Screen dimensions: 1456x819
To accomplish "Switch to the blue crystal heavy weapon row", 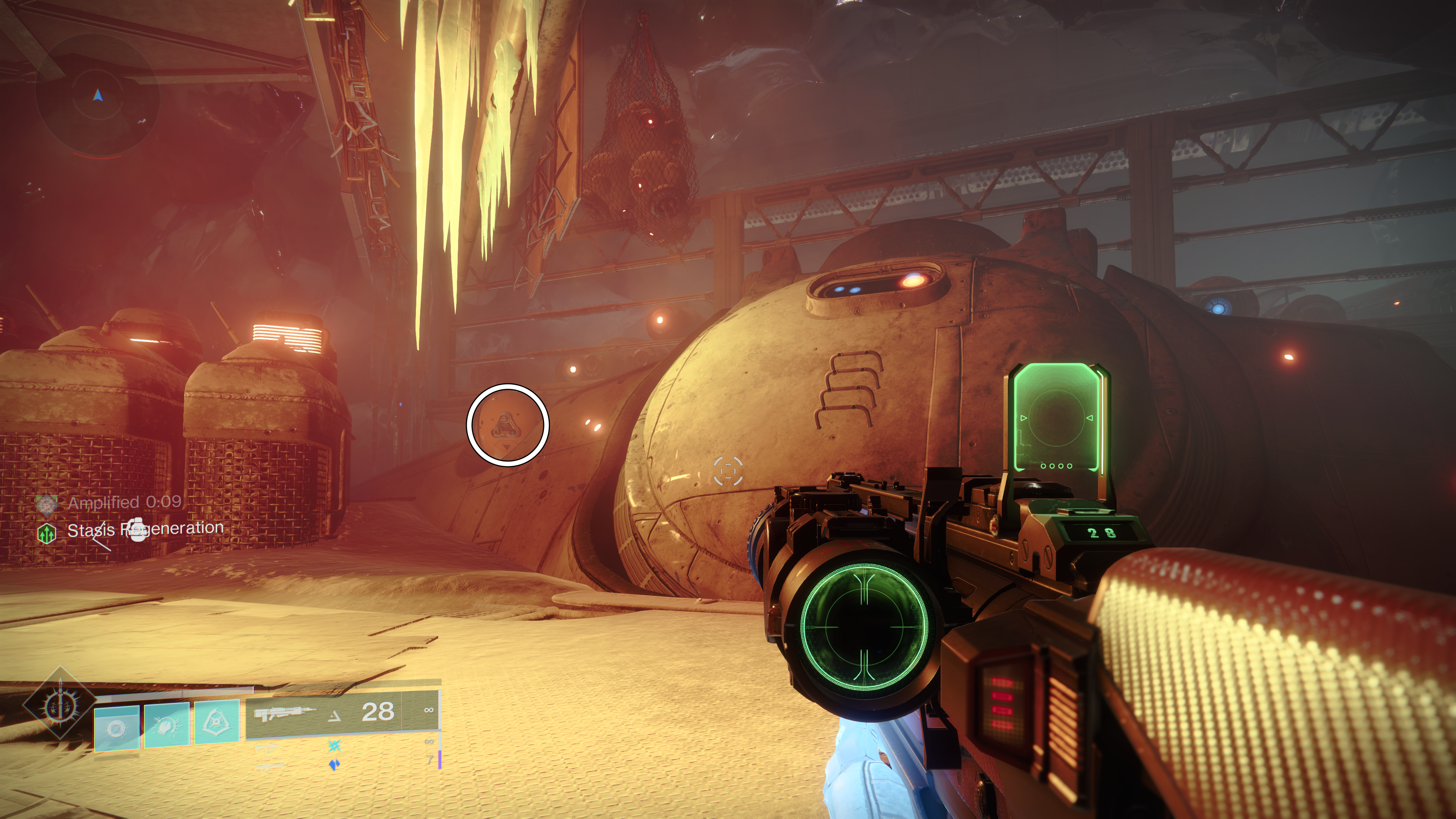I will click(x=334, y=765).
